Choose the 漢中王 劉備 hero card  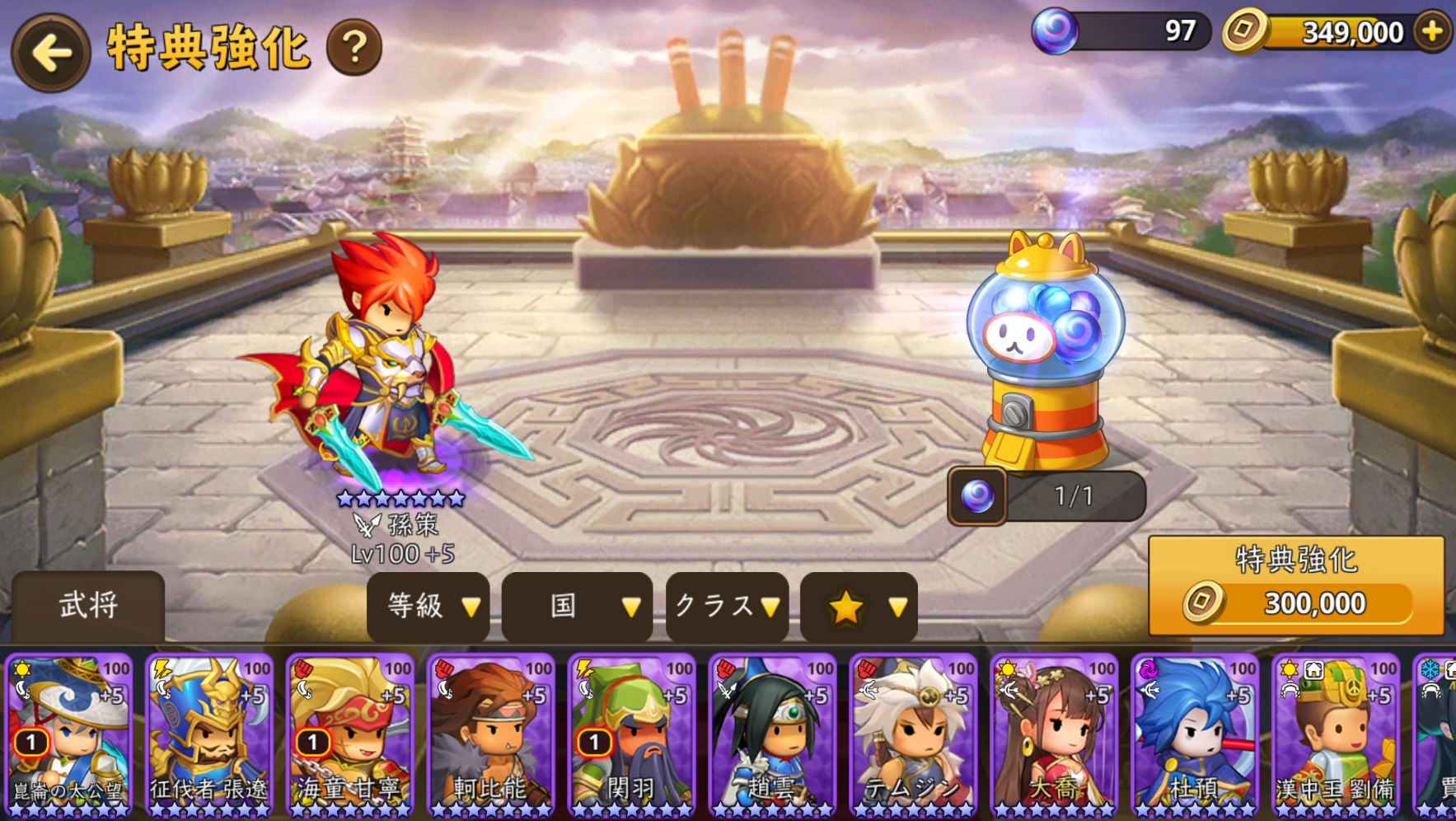tap(1337, 735)
